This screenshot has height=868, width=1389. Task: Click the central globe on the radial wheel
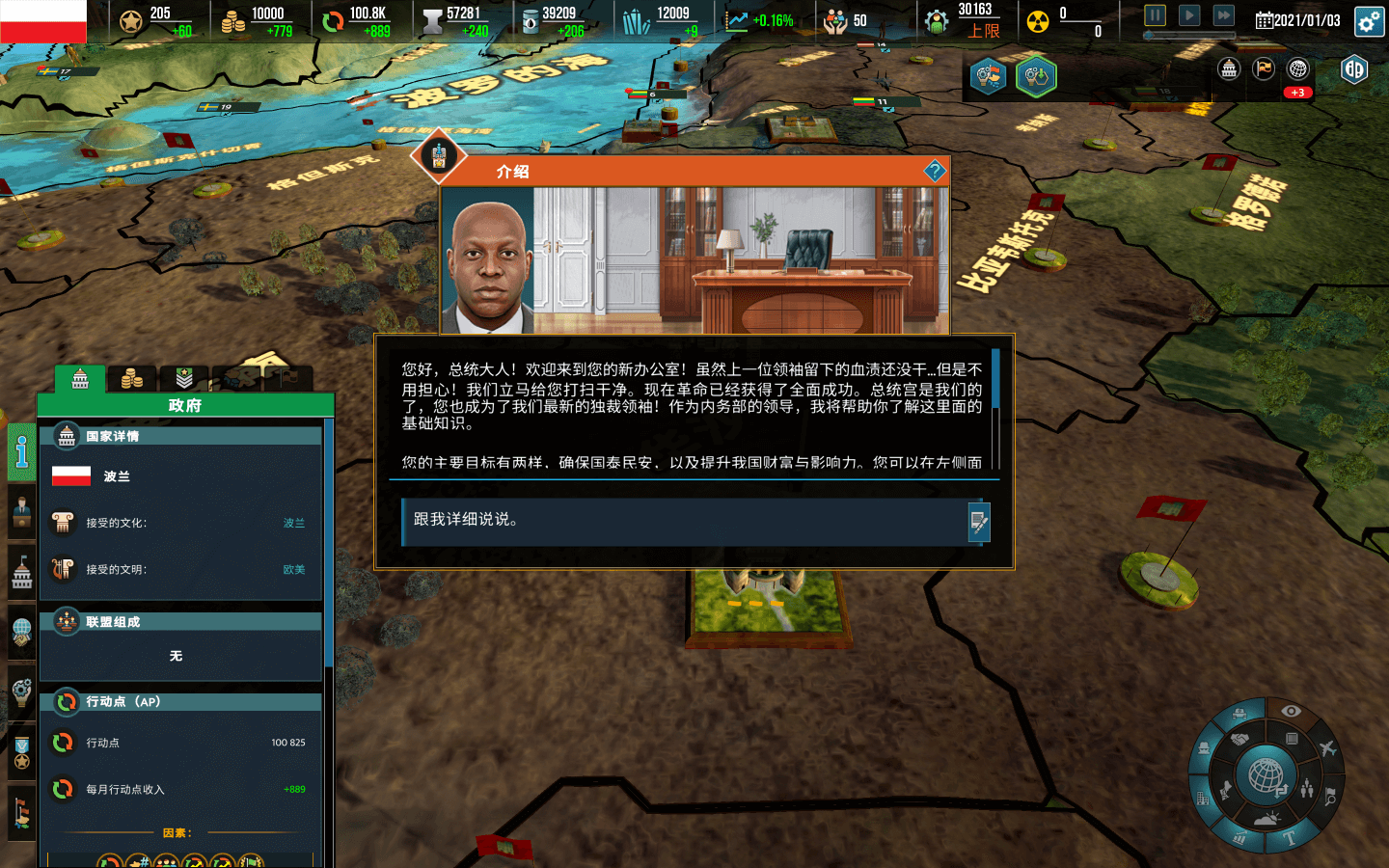pyautogui.click(x=1266, y=775)
